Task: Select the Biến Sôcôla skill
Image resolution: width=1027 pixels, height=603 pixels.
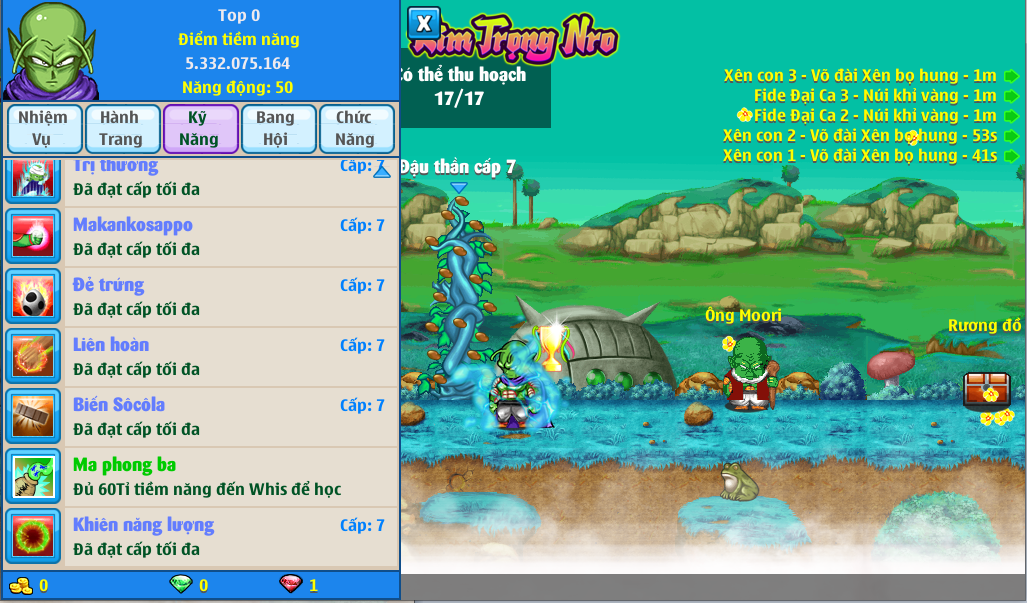Action: (200, 417)
